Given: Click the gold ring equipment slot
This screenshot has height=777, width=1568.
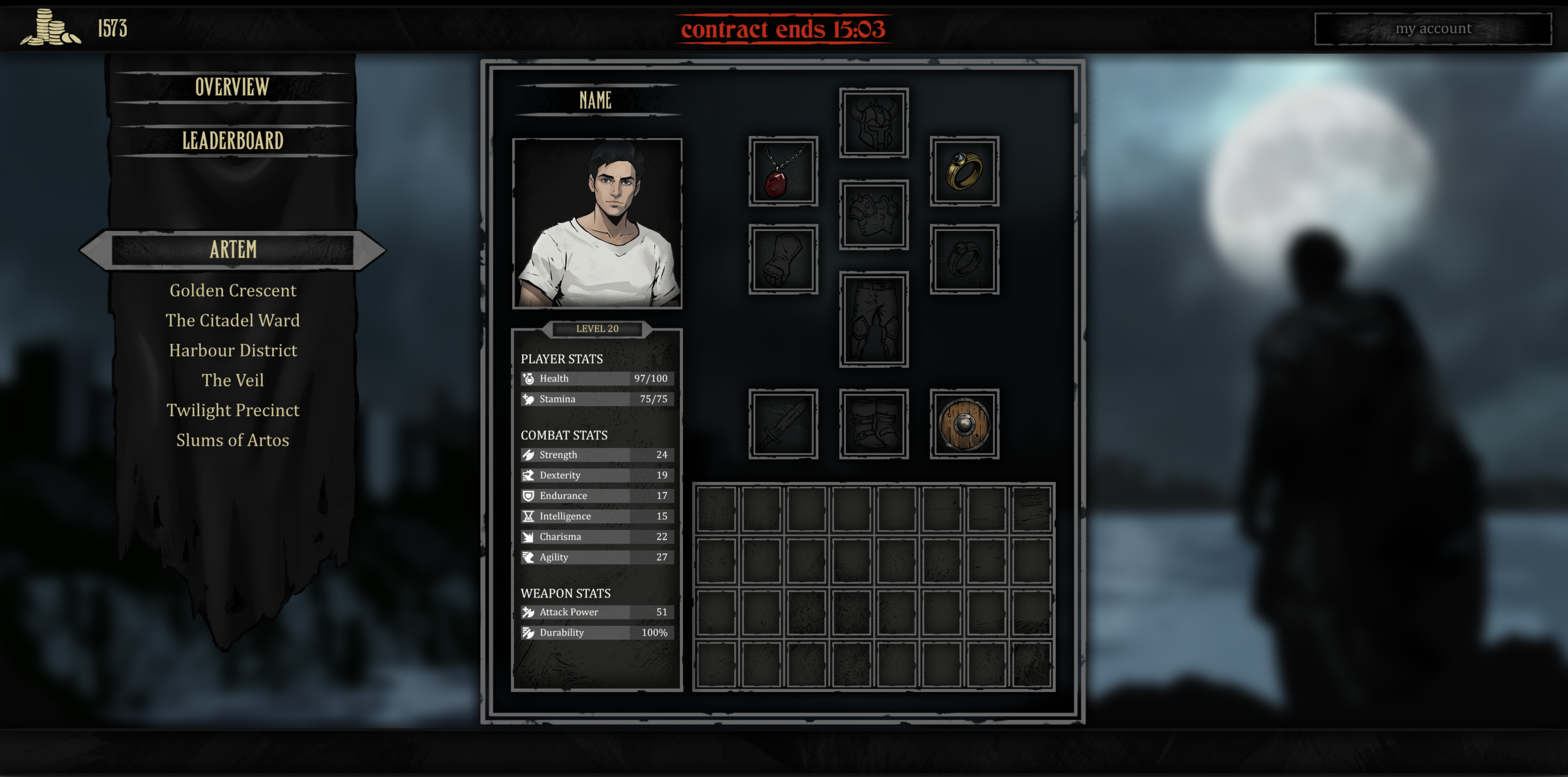Looking at the screenshot, I should (x=964, y=172).
